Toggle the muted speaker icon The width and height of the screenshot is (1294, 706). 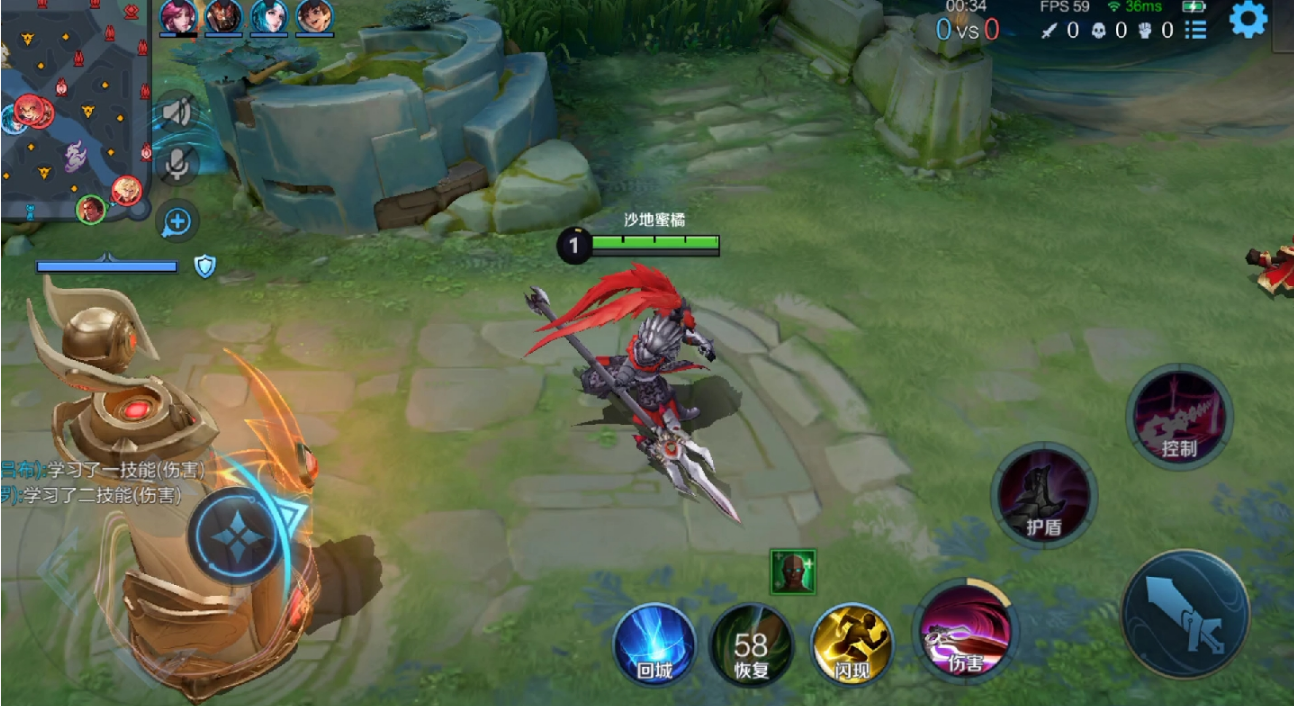tap(178, 111)
